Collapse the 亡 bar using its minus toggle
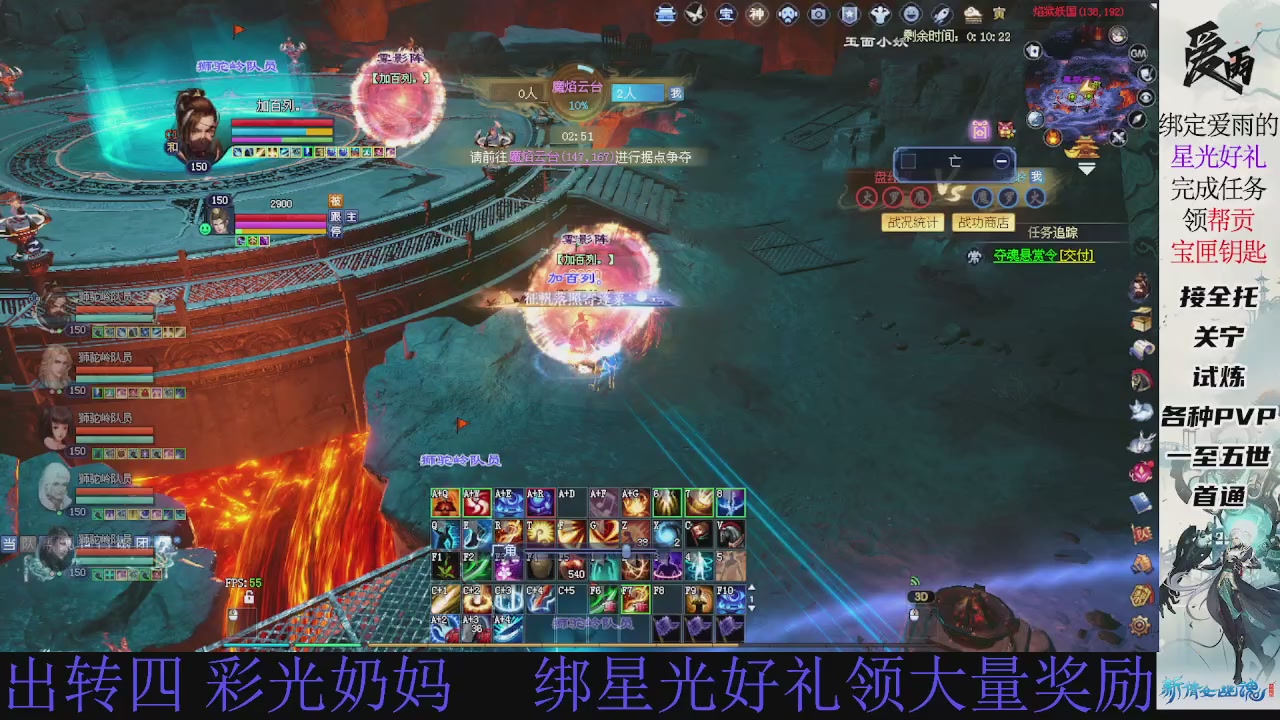The width and height of the screenshot is (1280, 720). pyautogui.click(x=1002, y=160)
